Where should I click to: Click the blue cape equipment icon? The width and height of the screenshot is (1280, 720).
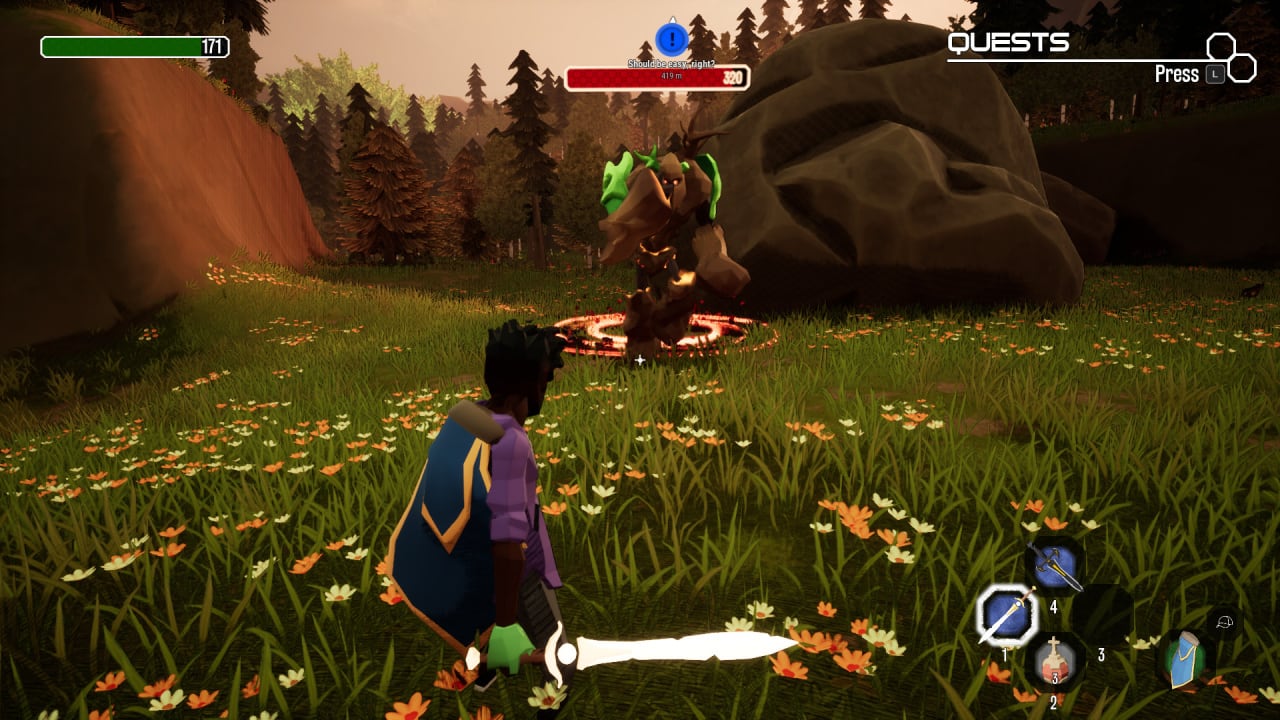(1185, 660)
